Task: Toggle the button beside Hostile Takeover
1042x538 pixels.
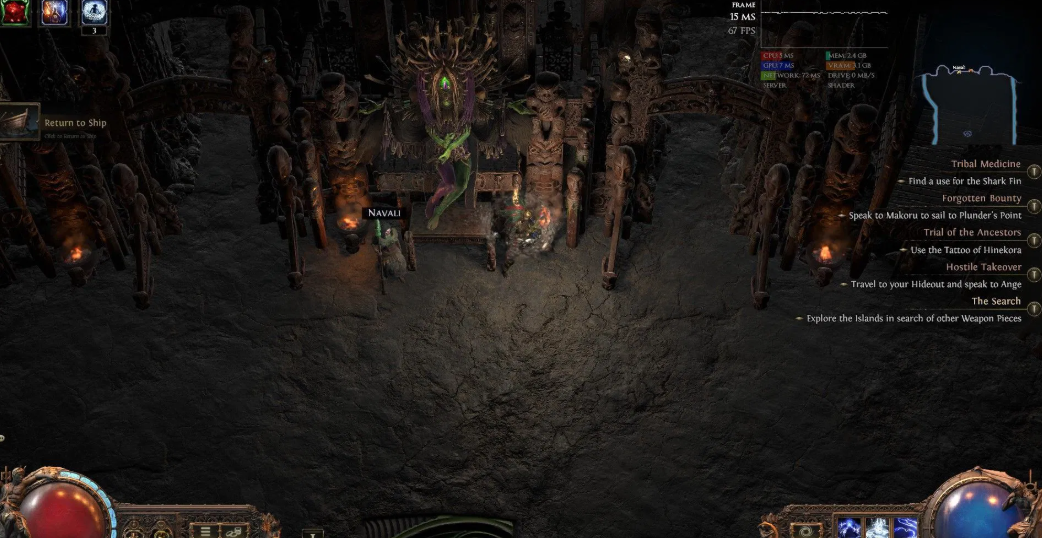Action: coord(1033,275)
